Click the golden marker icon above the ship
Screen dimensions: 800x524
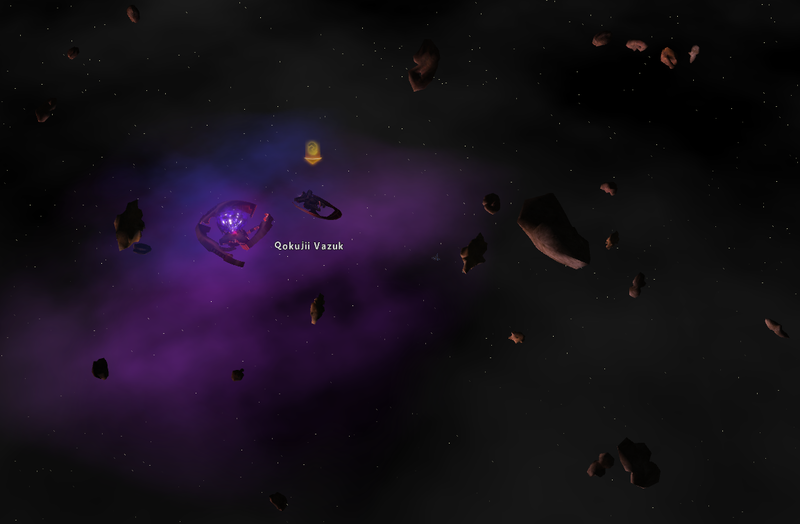pos(313,153)
